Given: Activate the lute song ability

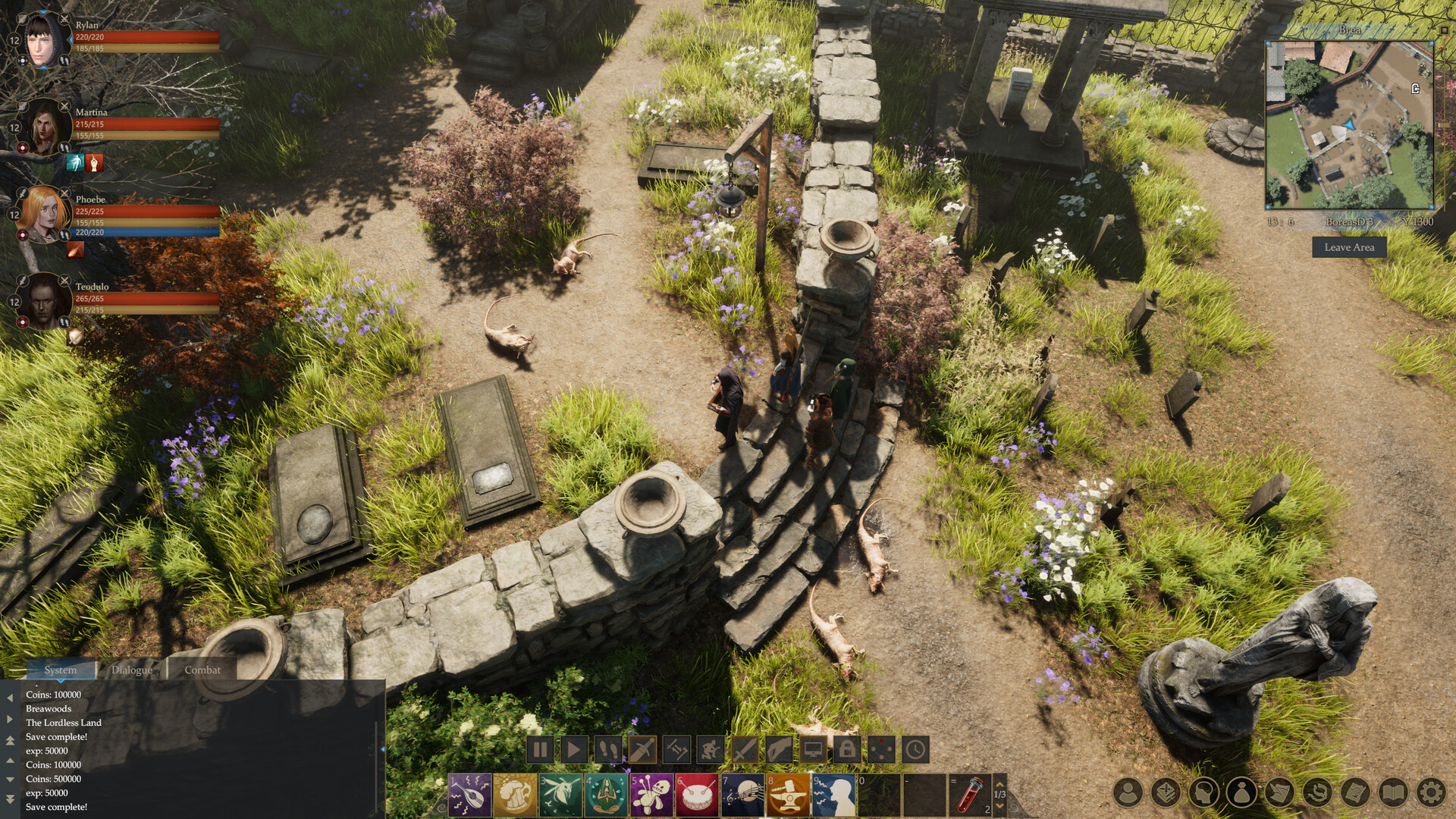Looking at the screenshot, I should pyautogui.click(x=470, y=795).
